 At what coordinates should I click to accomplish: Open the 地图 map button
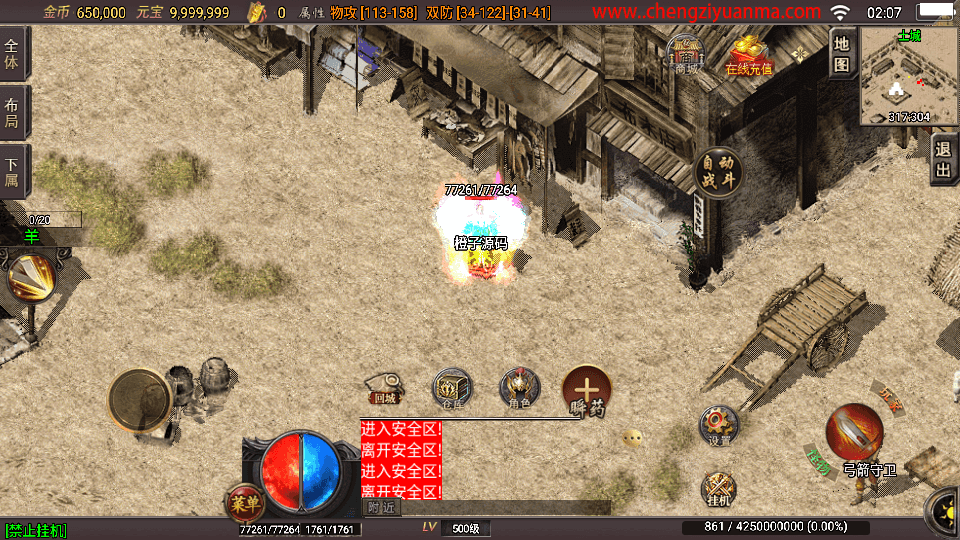[842, 54]
